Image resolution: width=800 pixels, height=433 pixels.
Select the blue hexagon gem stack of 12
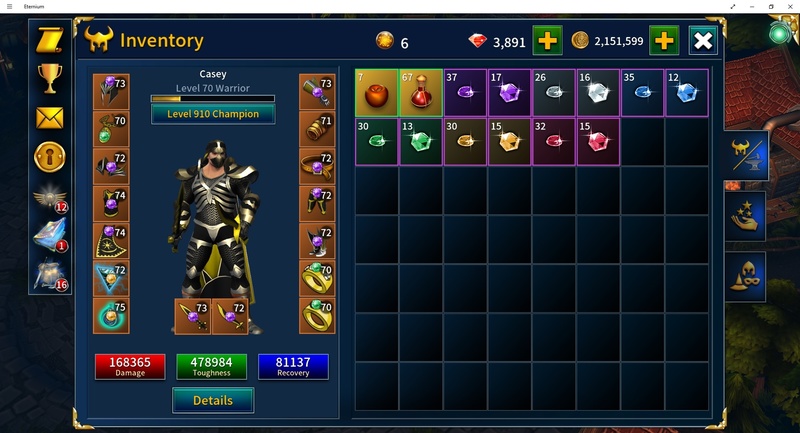tap(686, 92)
